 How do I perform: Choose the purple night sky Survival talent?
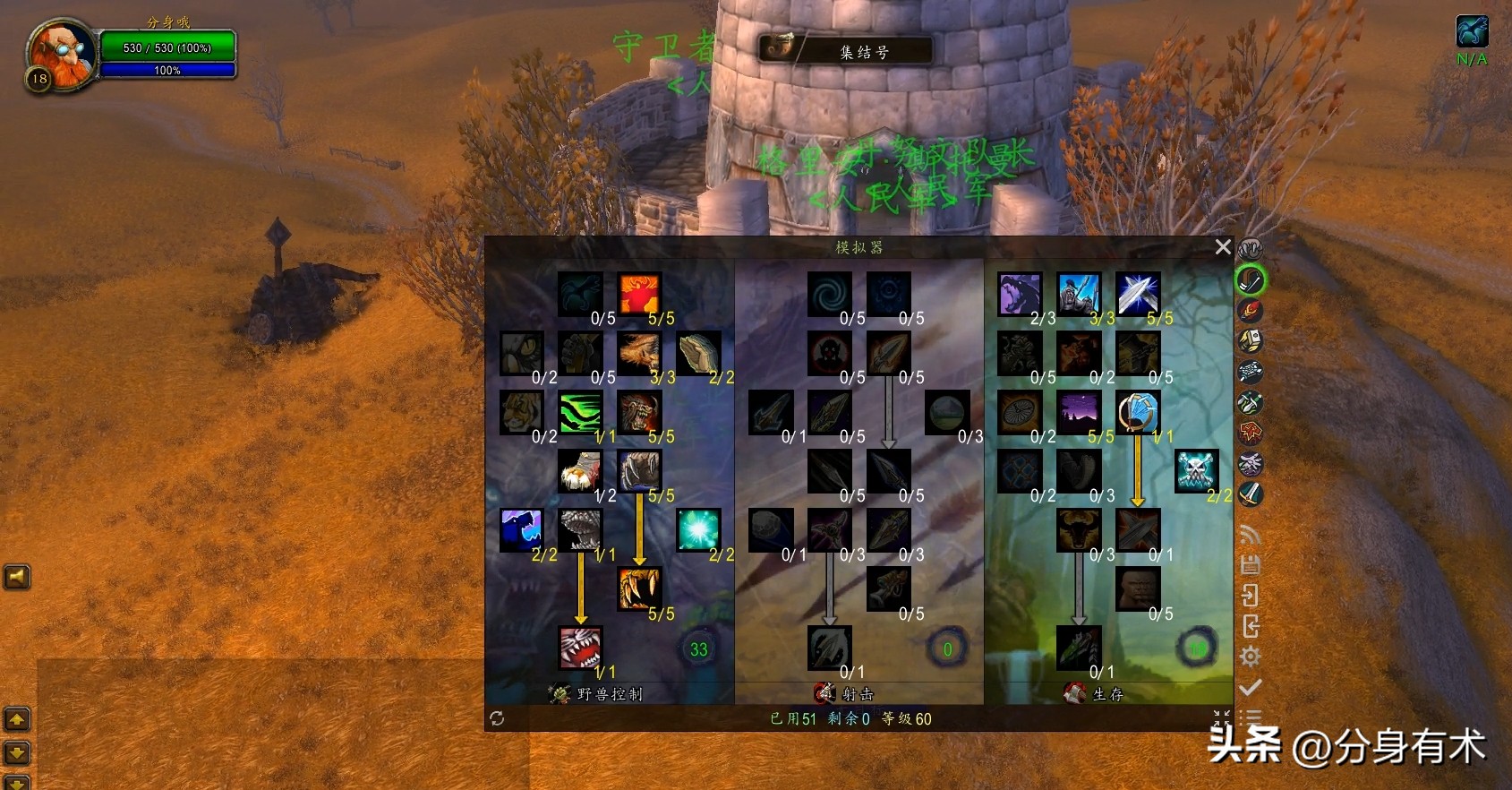[x=1079, y=413]
